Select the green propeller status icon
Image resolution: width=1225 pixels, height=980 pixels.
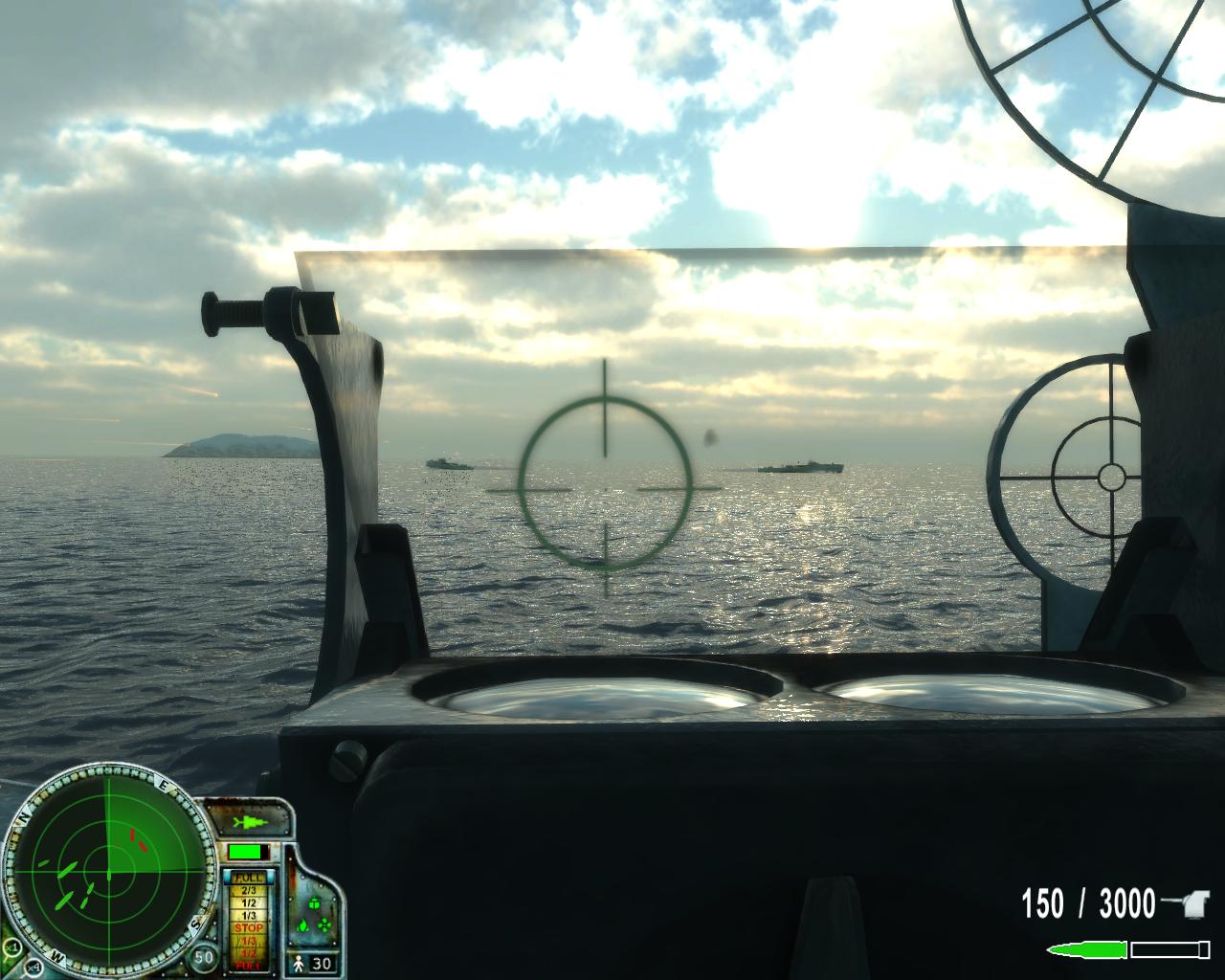(323, 926)
